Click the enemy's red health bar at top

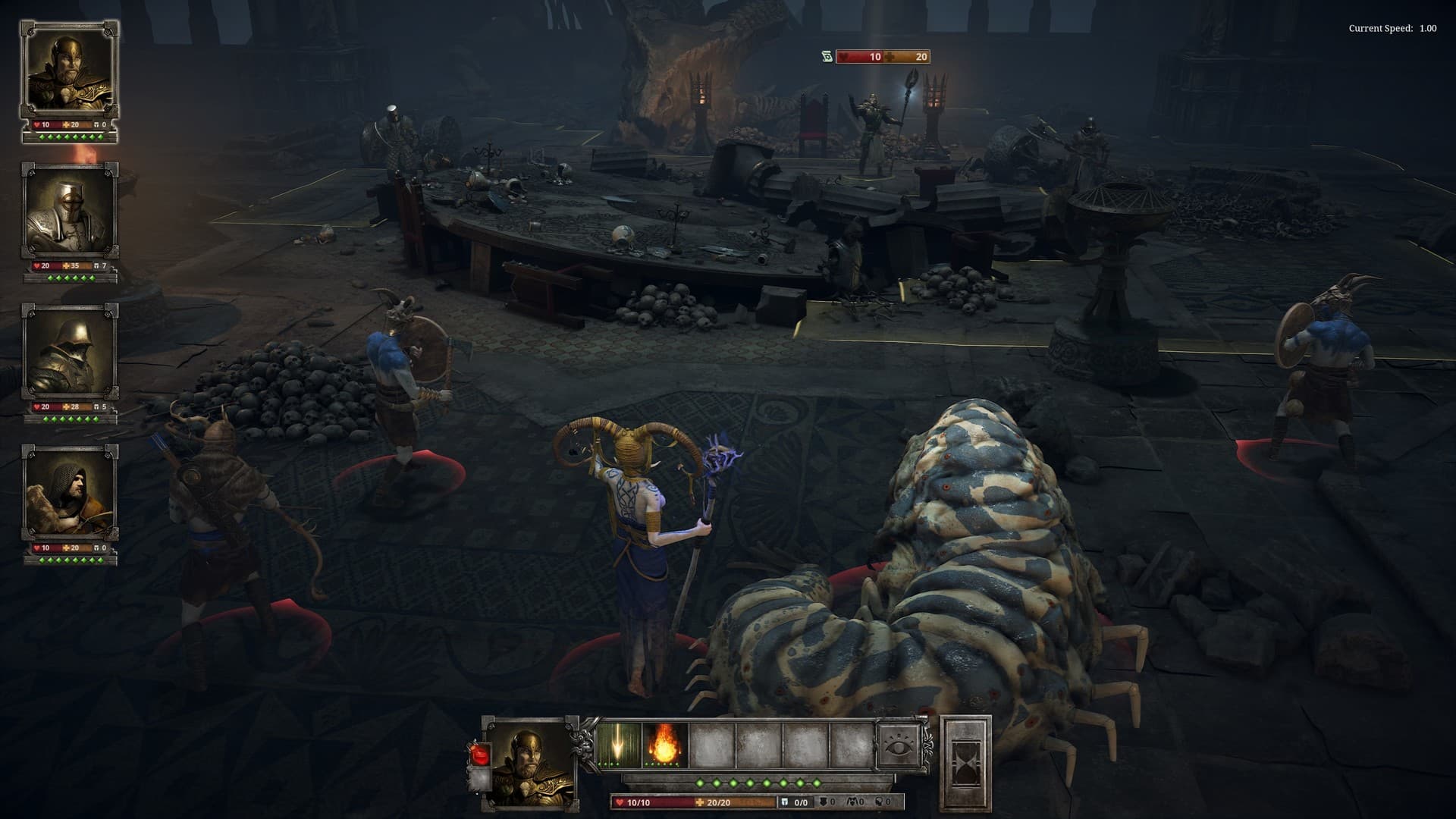pos(861,56)
